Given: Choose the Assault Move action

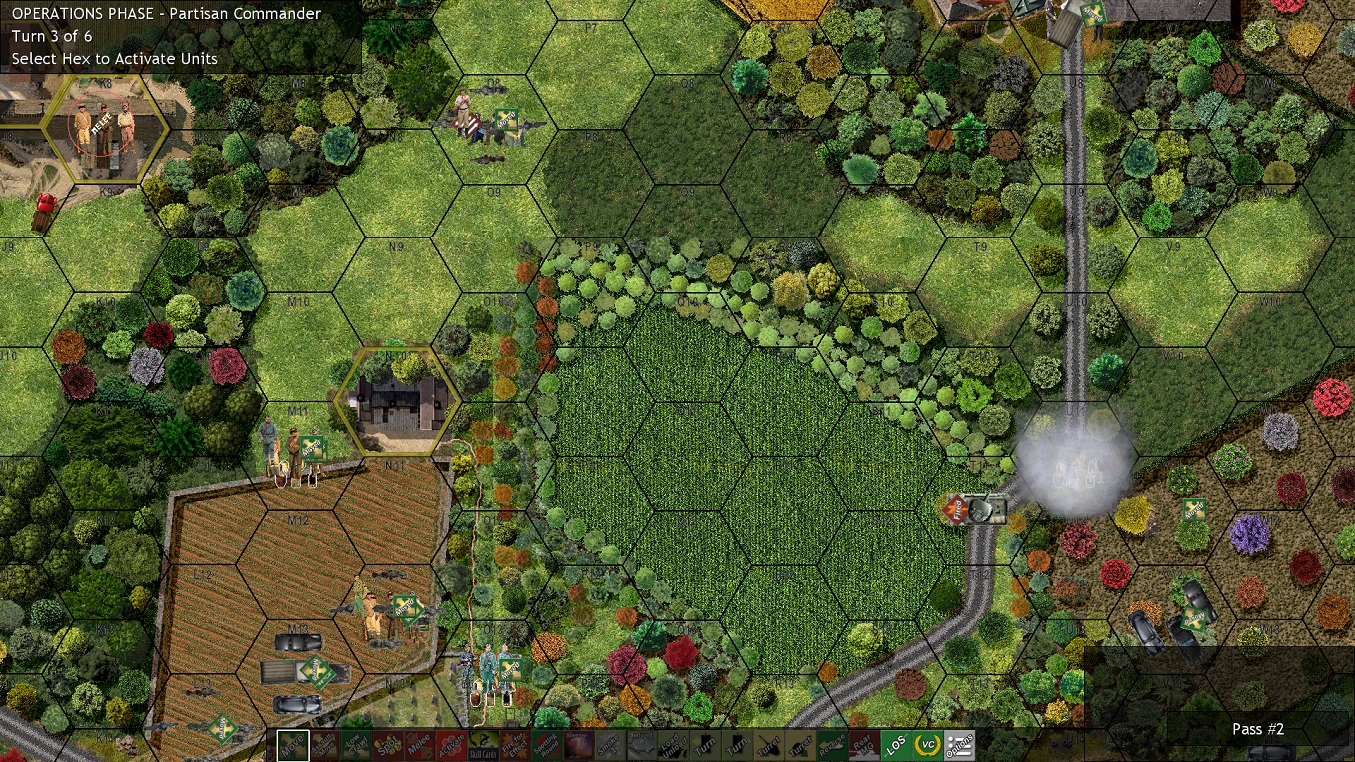Looking at the screenshot, I should 324,746.
